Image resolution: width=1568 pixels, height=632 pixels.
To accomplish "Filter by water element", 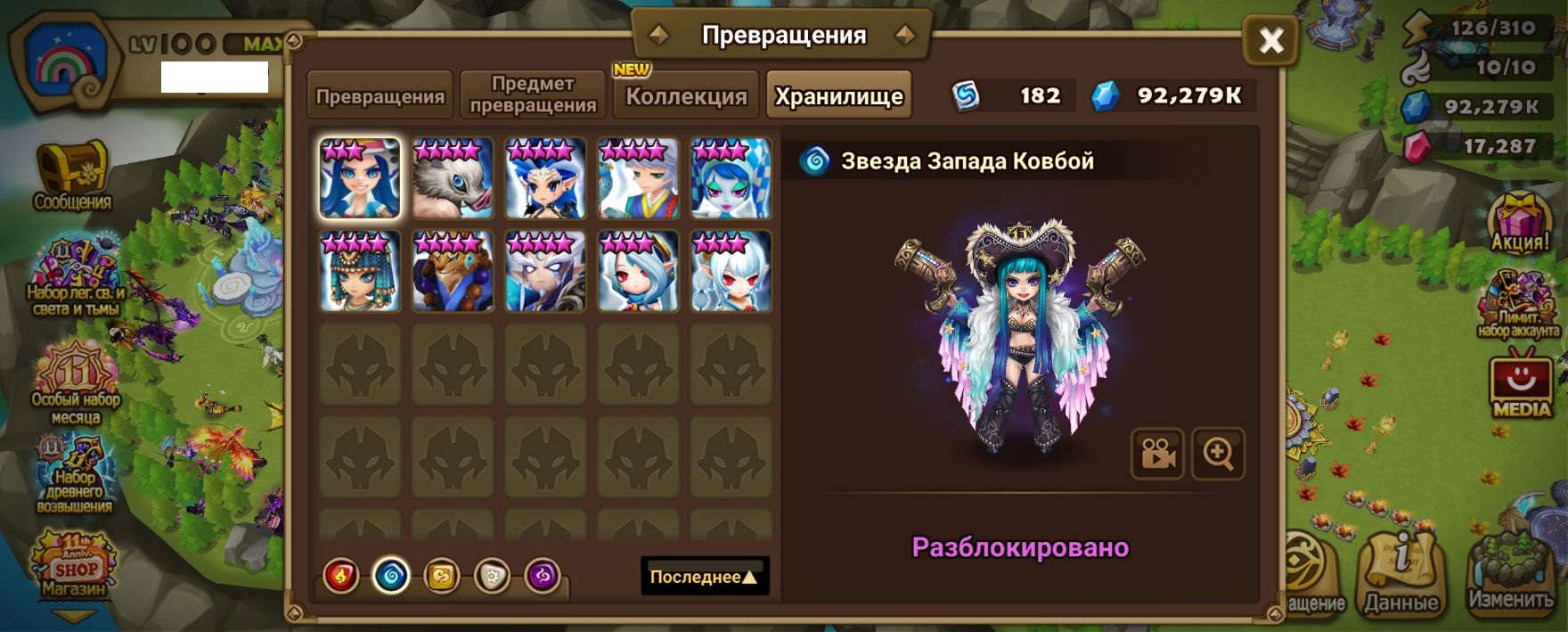I will point(391,577).
